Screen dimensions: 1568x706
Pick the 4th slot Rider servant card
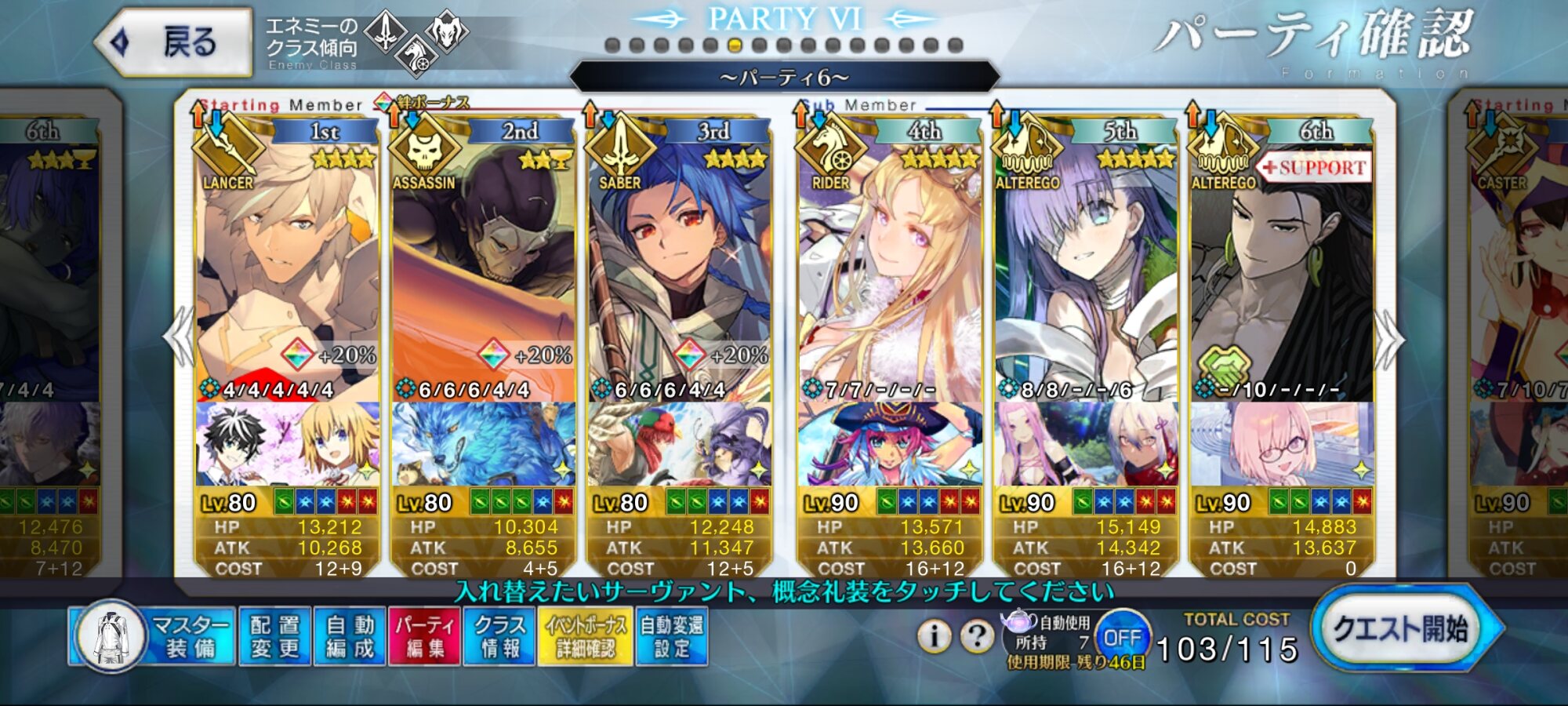click(889, 267)
